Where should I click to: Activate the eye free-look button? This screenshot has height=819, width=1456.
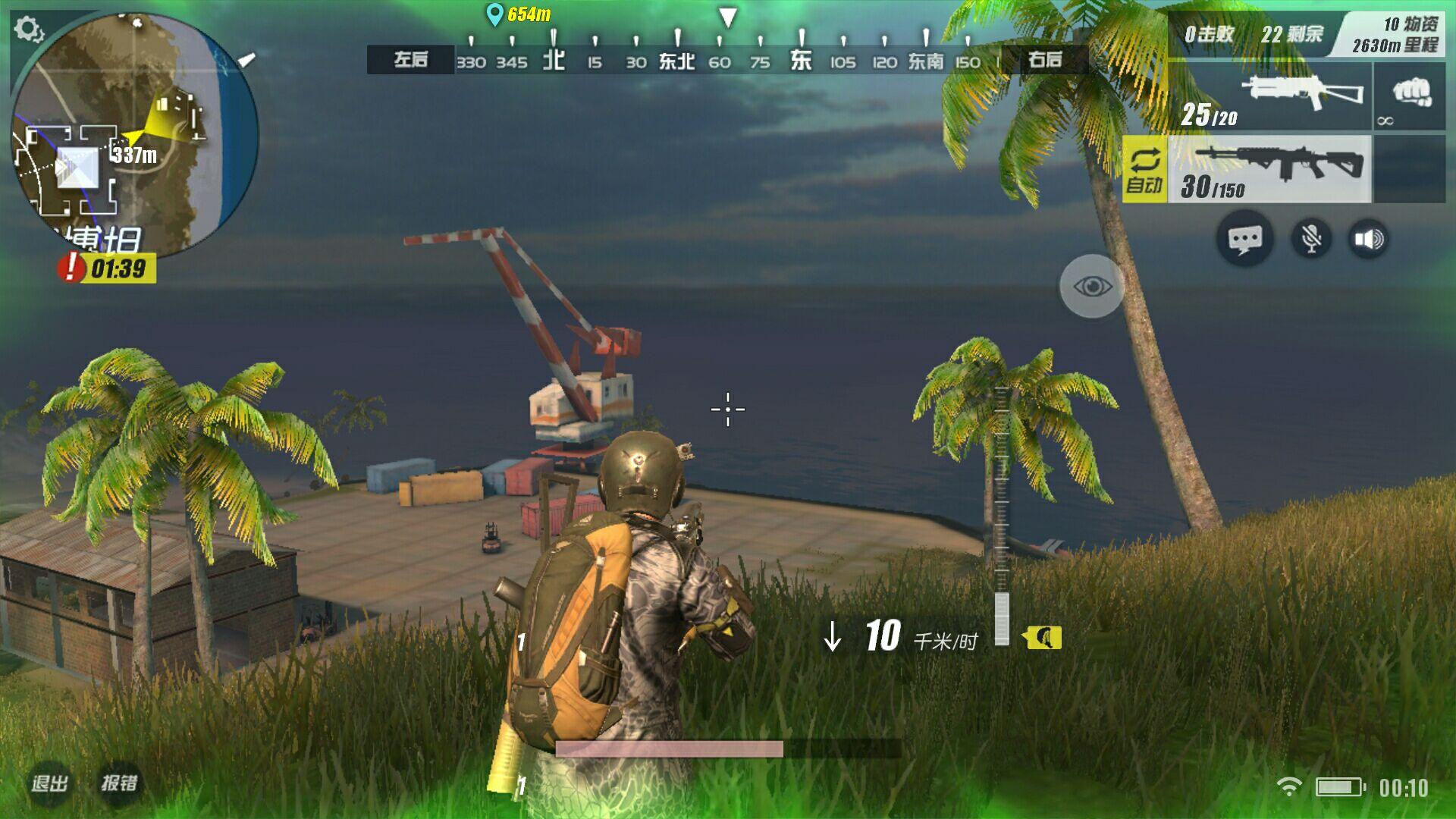[1092, 287]
